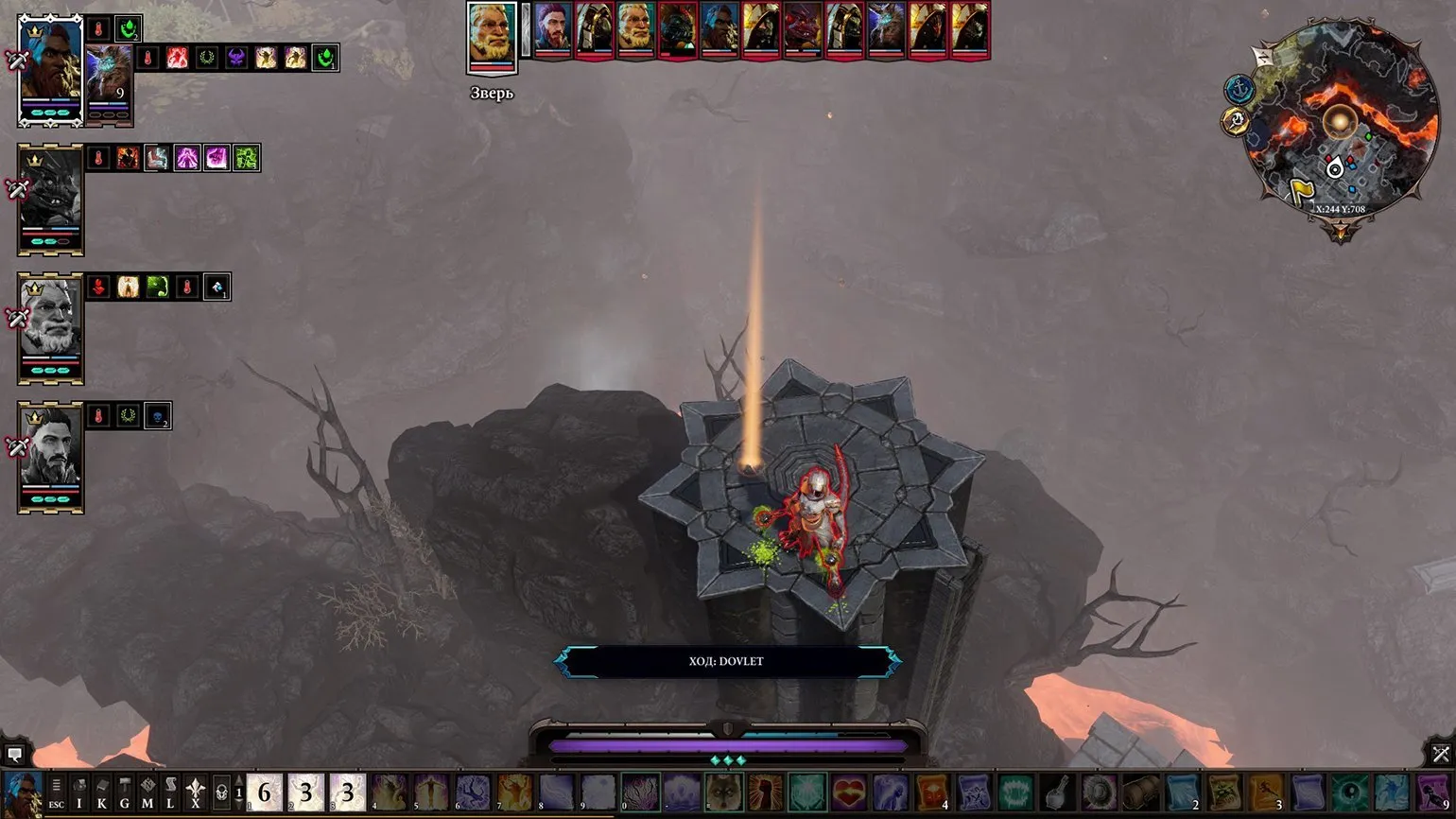Open the journal L button
The image size is (1456, 819).
(170, 793)
